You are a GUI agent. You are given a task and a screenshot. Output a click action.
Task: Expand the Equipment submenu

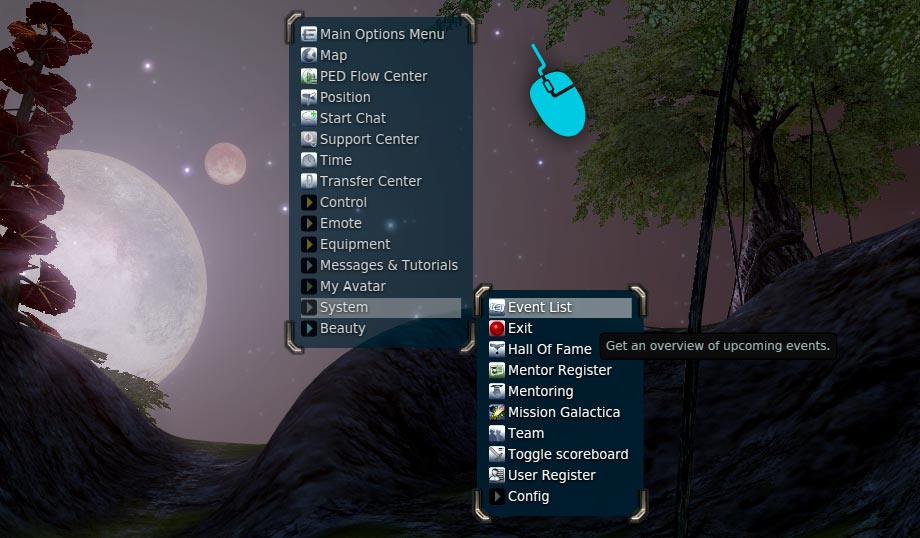355,244
